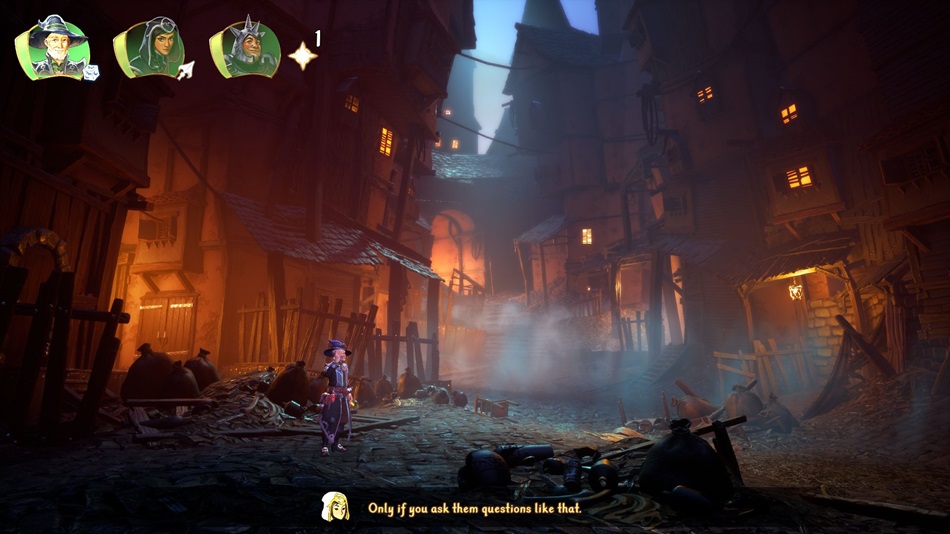Select the wizard character portrait
Image resolution: width=950 pixels, height=534 pixels.
[x=51, y=48]
